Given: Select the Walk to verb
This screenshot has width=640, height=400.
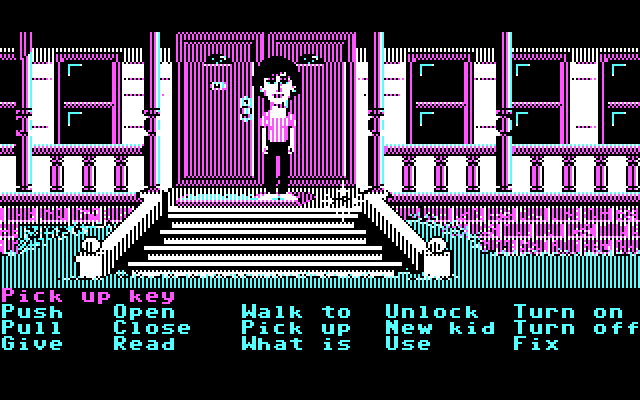Looking at the screenshot, I should click(296, 312).
